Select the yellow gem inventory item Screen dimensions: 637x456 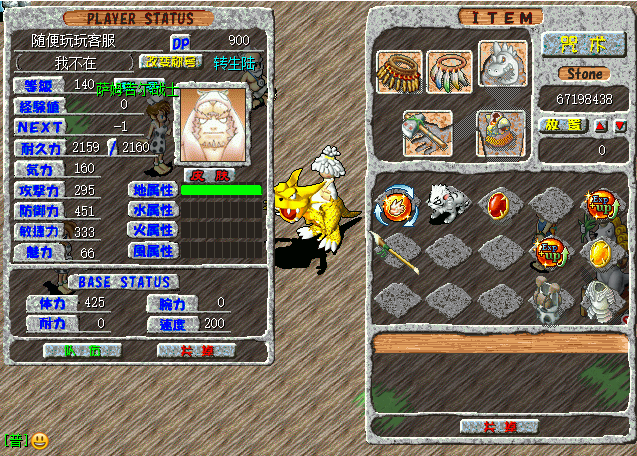click(x=601, y=252)
